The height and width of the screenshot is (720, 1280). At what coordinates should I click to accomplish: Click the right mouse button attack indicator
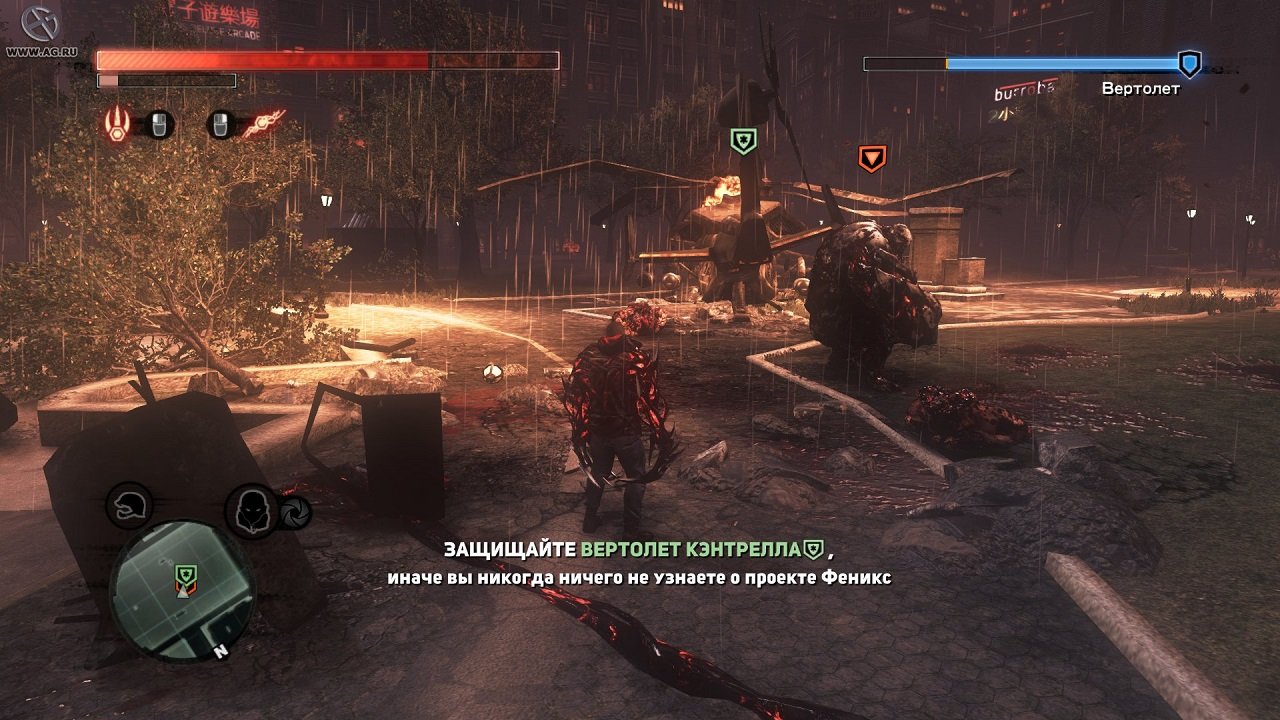click(220, 125)
